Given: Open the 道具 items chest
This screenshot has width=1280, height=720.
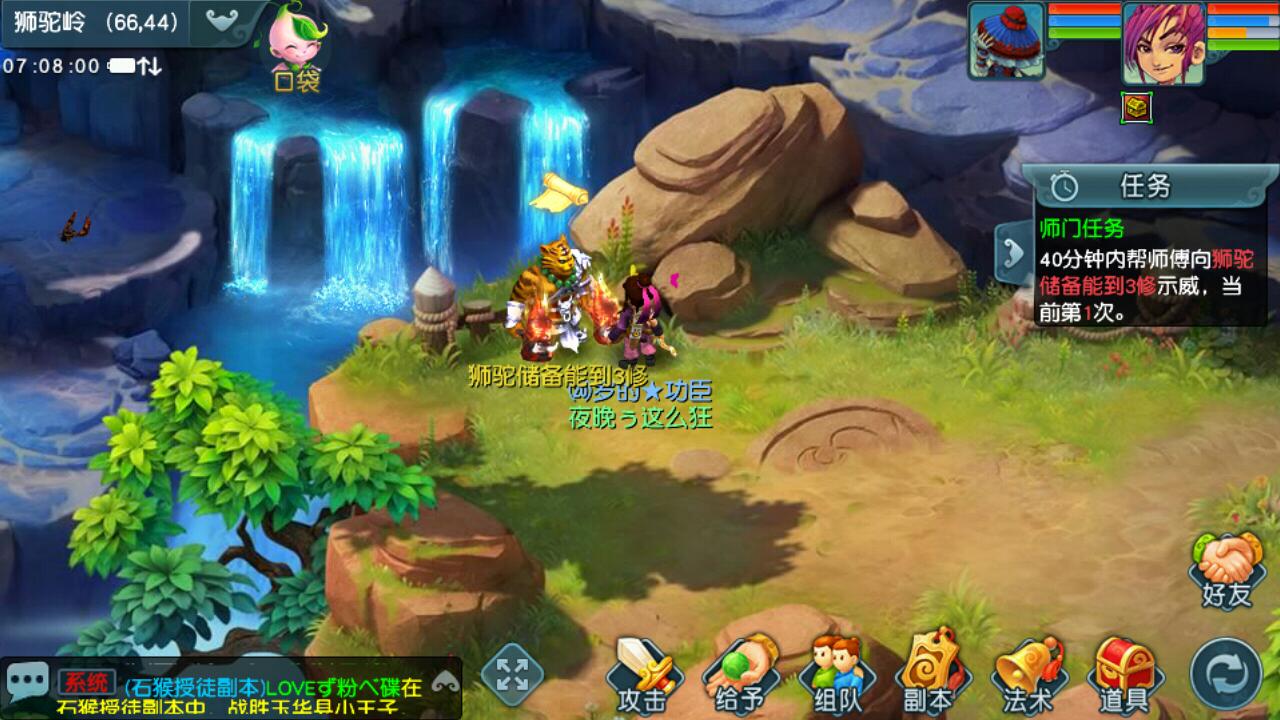Looking at the screenshot, I should (x=1123, y=675).
